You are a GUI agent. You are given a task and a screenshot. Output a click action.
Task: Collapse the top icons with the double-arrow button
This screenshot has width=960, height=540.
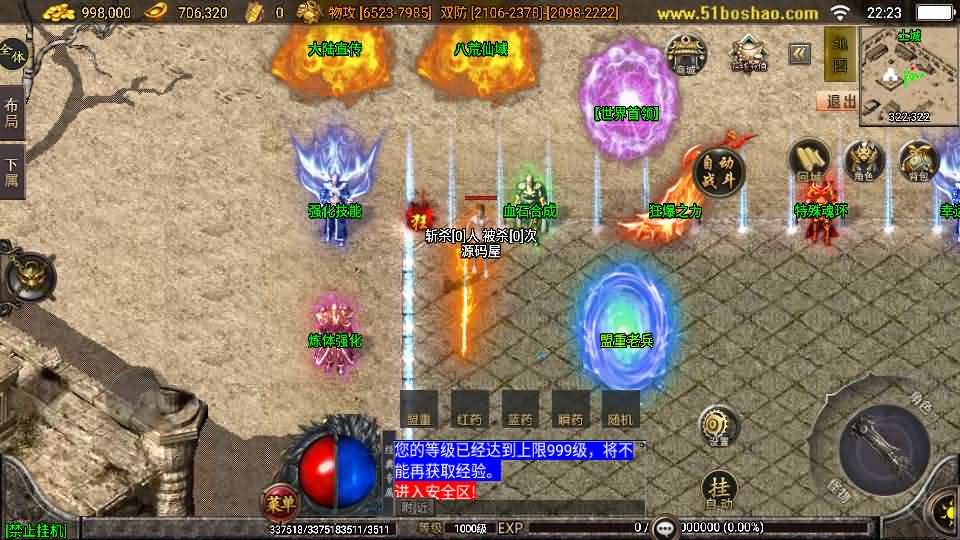[x=799, y=53]
